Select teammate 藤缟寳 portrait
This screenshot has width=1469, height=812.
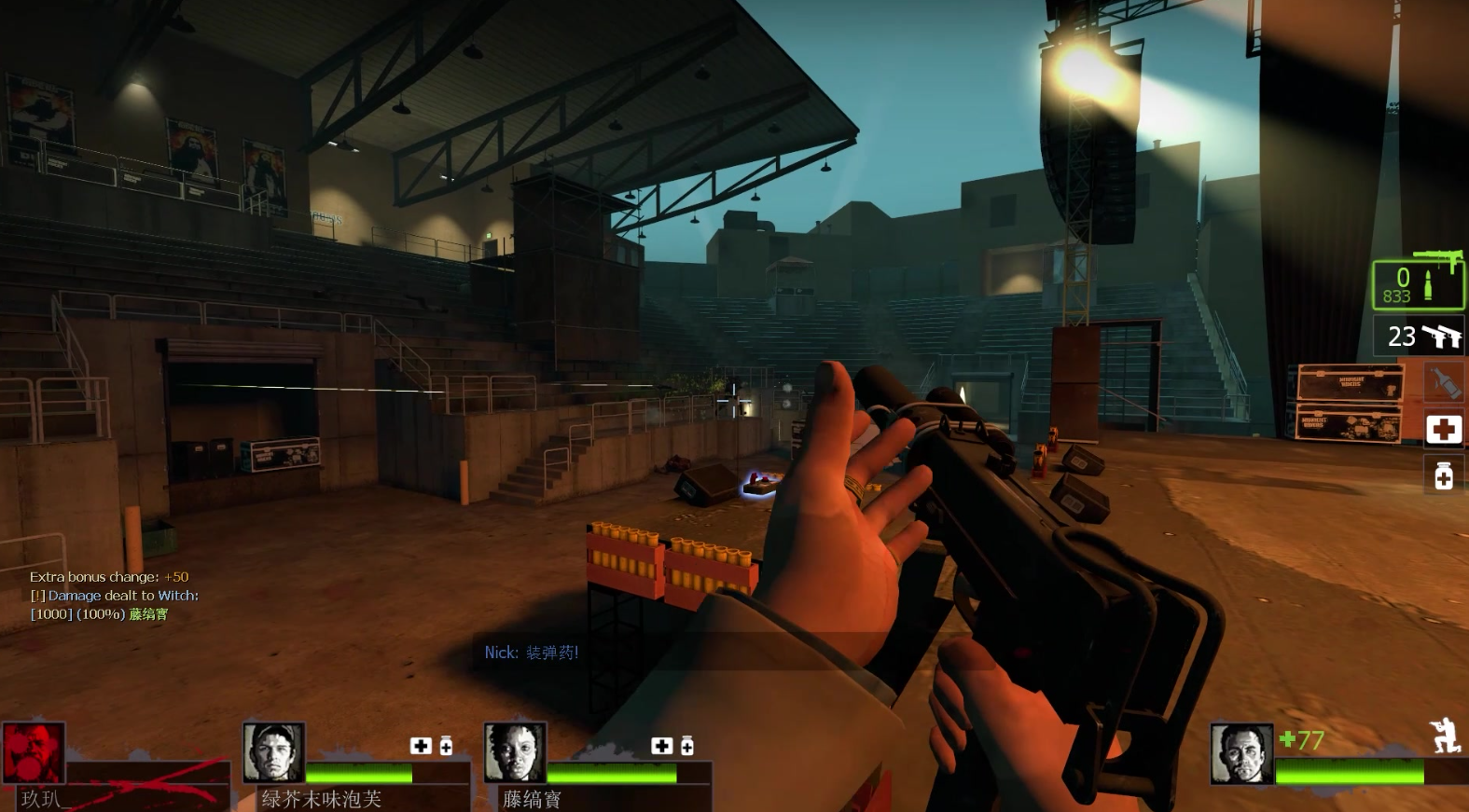coord(514,752)
